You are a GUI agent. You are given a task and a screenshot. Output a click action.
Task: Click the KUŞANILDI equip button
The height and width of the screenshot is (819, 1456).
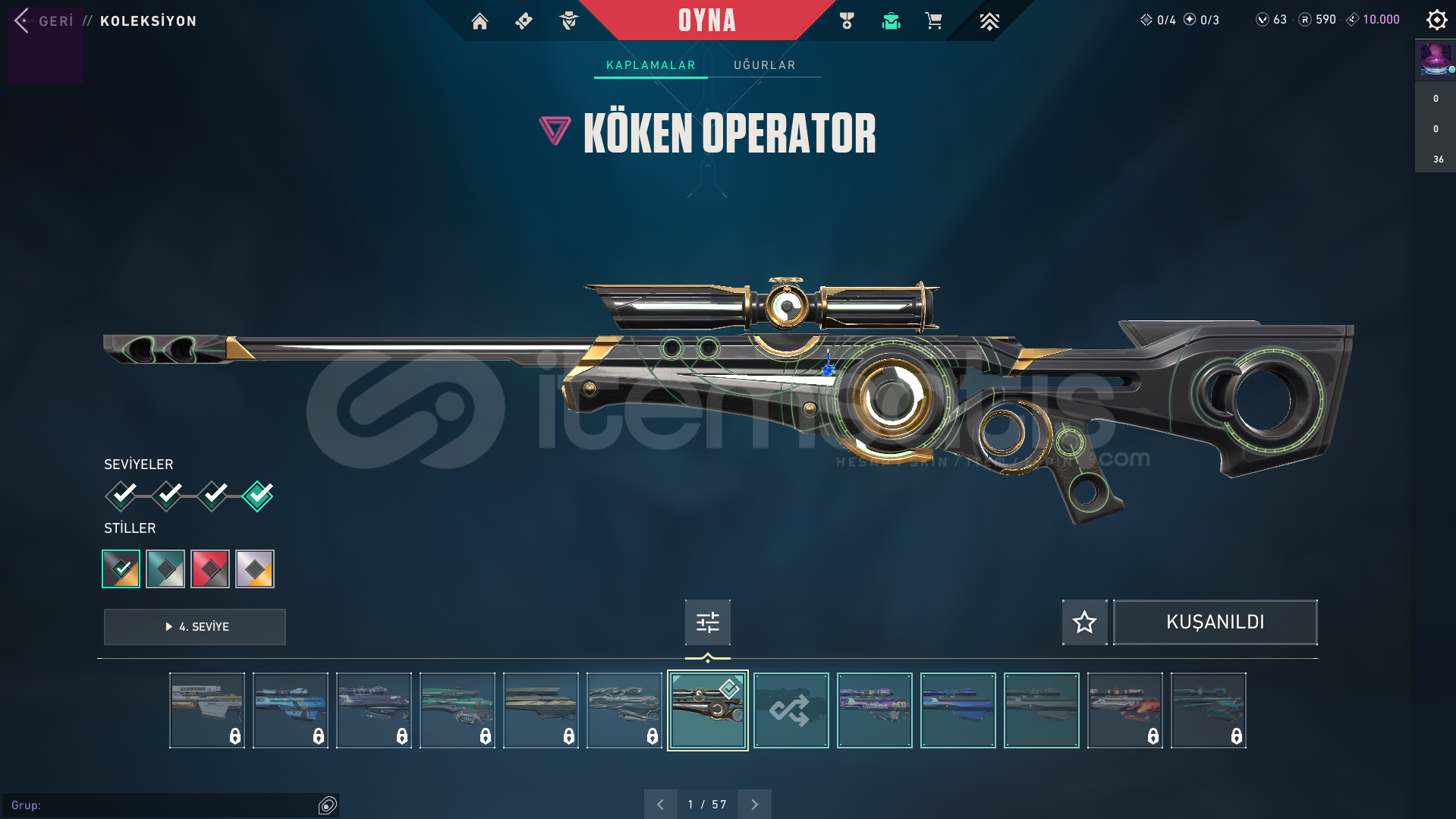[x=1215, y=622]
